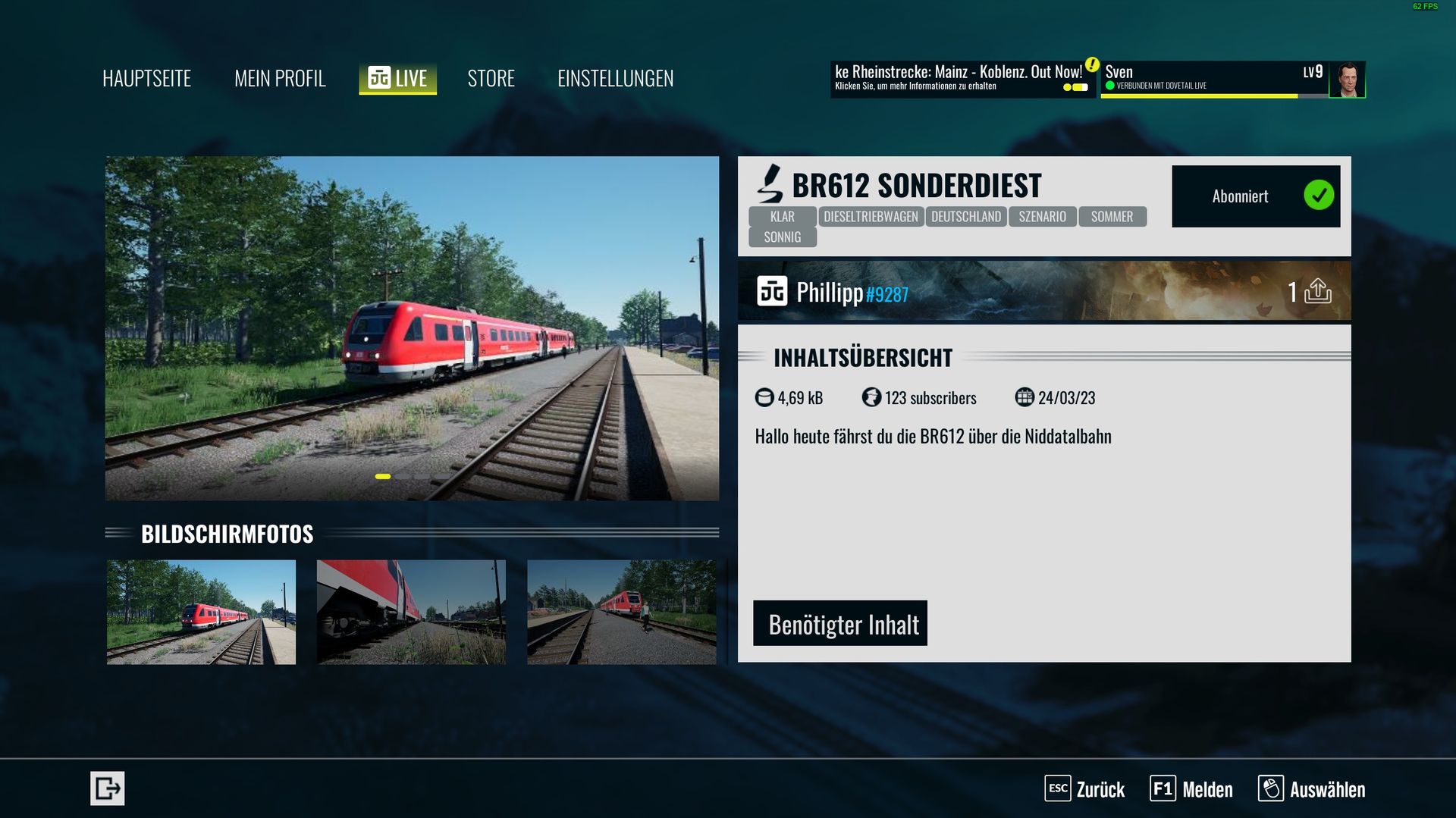View the first screenshot thumbnail of red train
Screen dimensions: 1456x818
pos(201,612)
